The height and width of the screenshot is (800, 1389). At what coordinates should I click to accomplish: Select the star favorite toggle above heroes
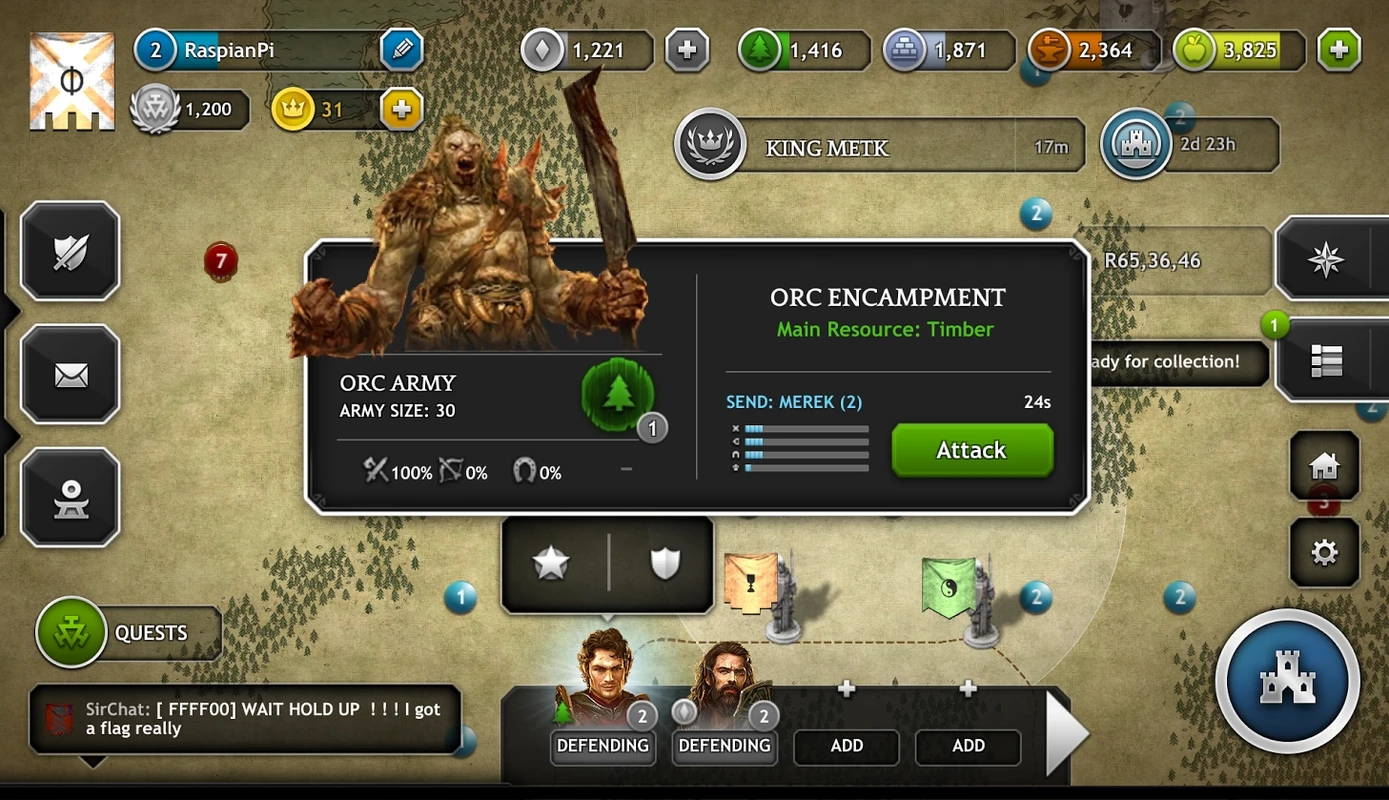pos(553,563)
